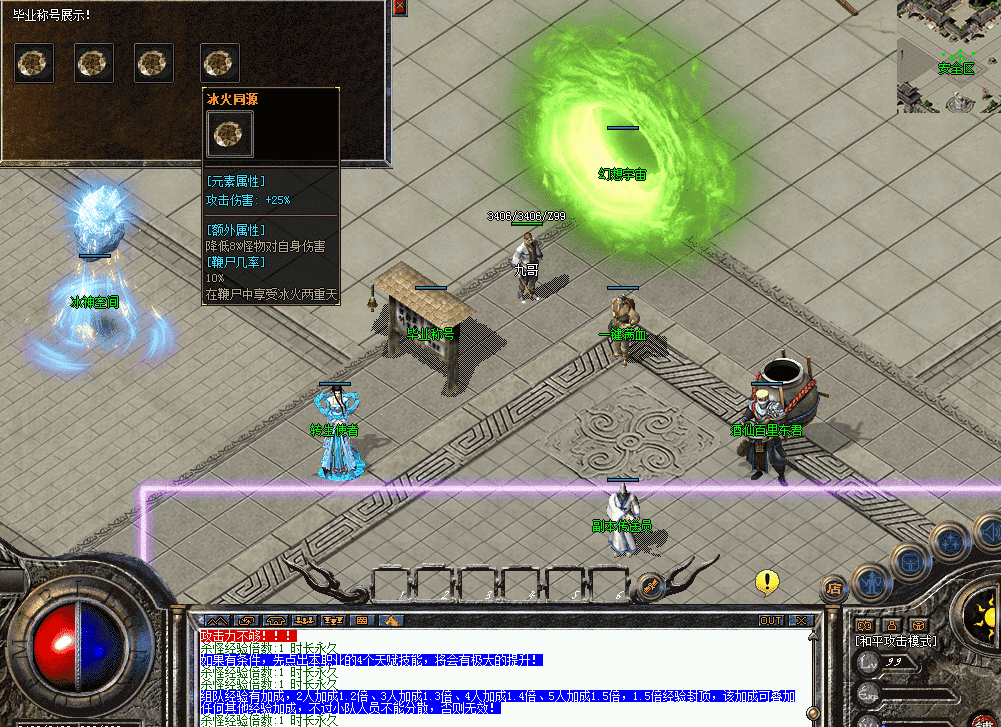Click the chat window OUT button
Viewport: 1001px width, 727px height.
coord(770,621)
